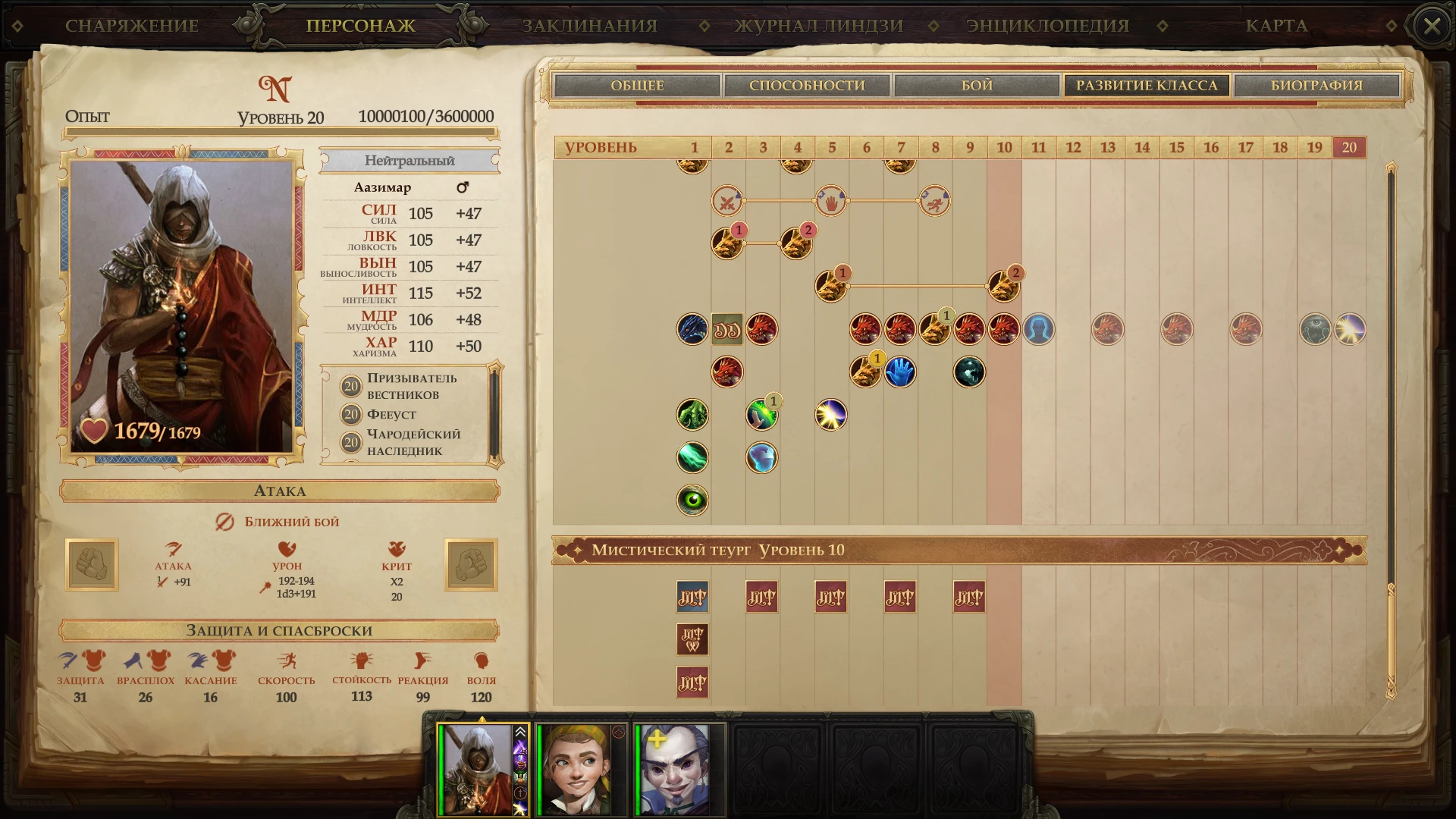Switch to the Способности sub-tab
The image size is (1456, 819).
807,85
